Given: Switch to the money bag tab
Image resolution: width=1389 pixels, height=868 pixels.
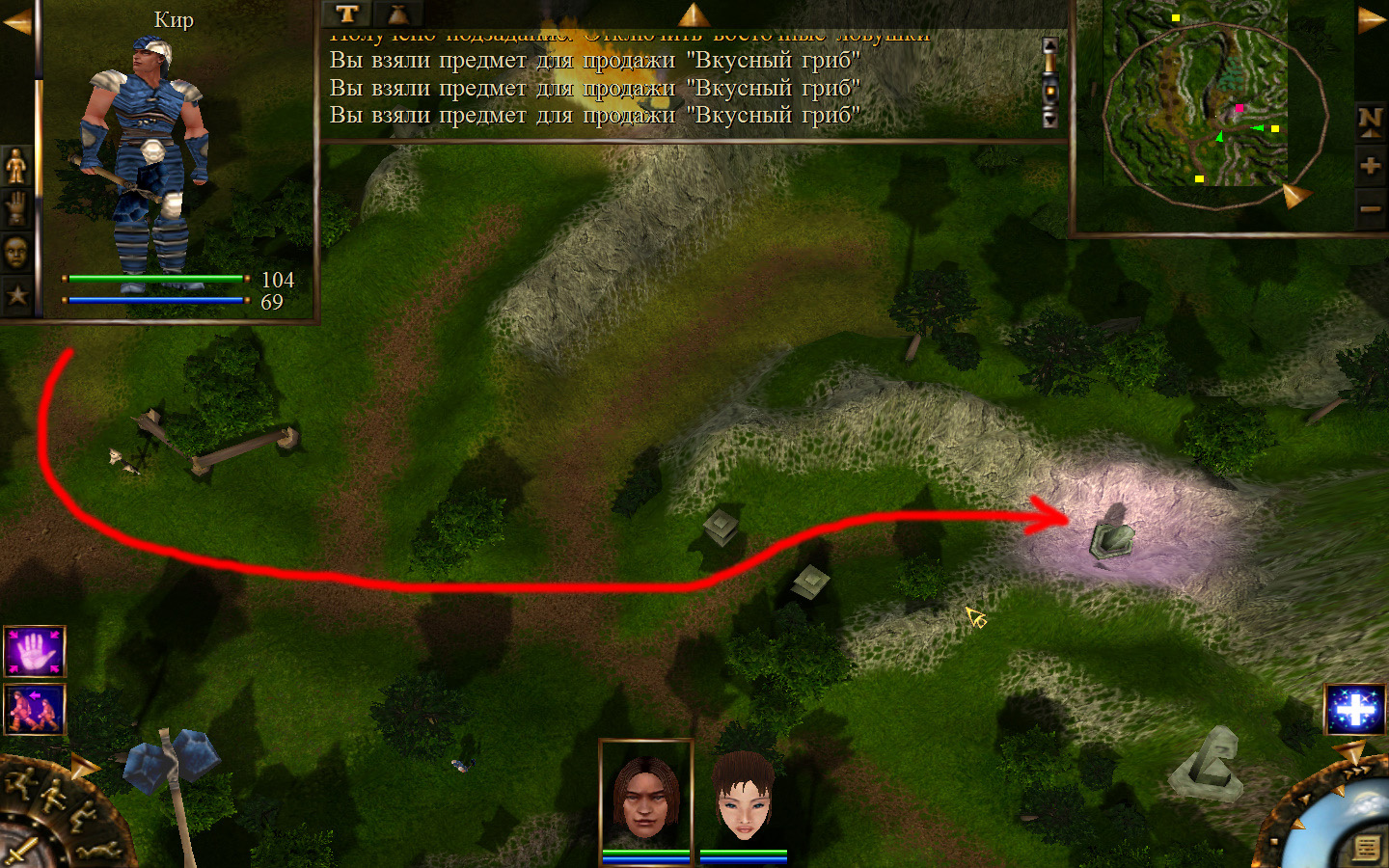Looking at the screenshot, I should pyautogui.click(x=397, y=14).
